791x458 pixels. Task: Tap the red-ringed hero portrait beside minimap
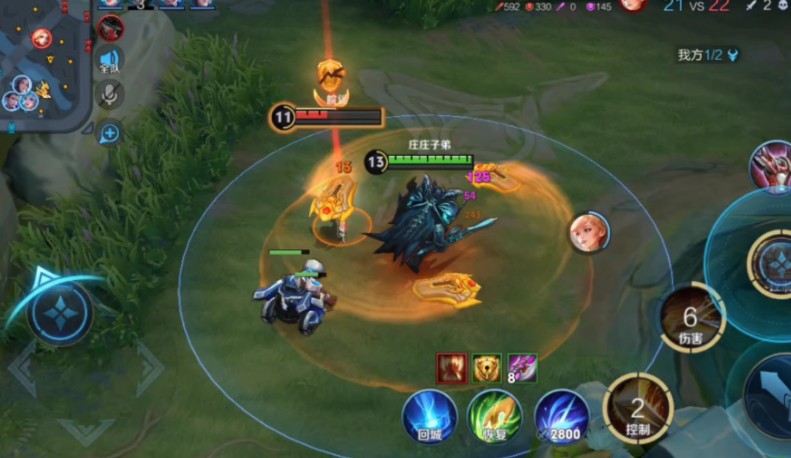(x=111, y=27)
